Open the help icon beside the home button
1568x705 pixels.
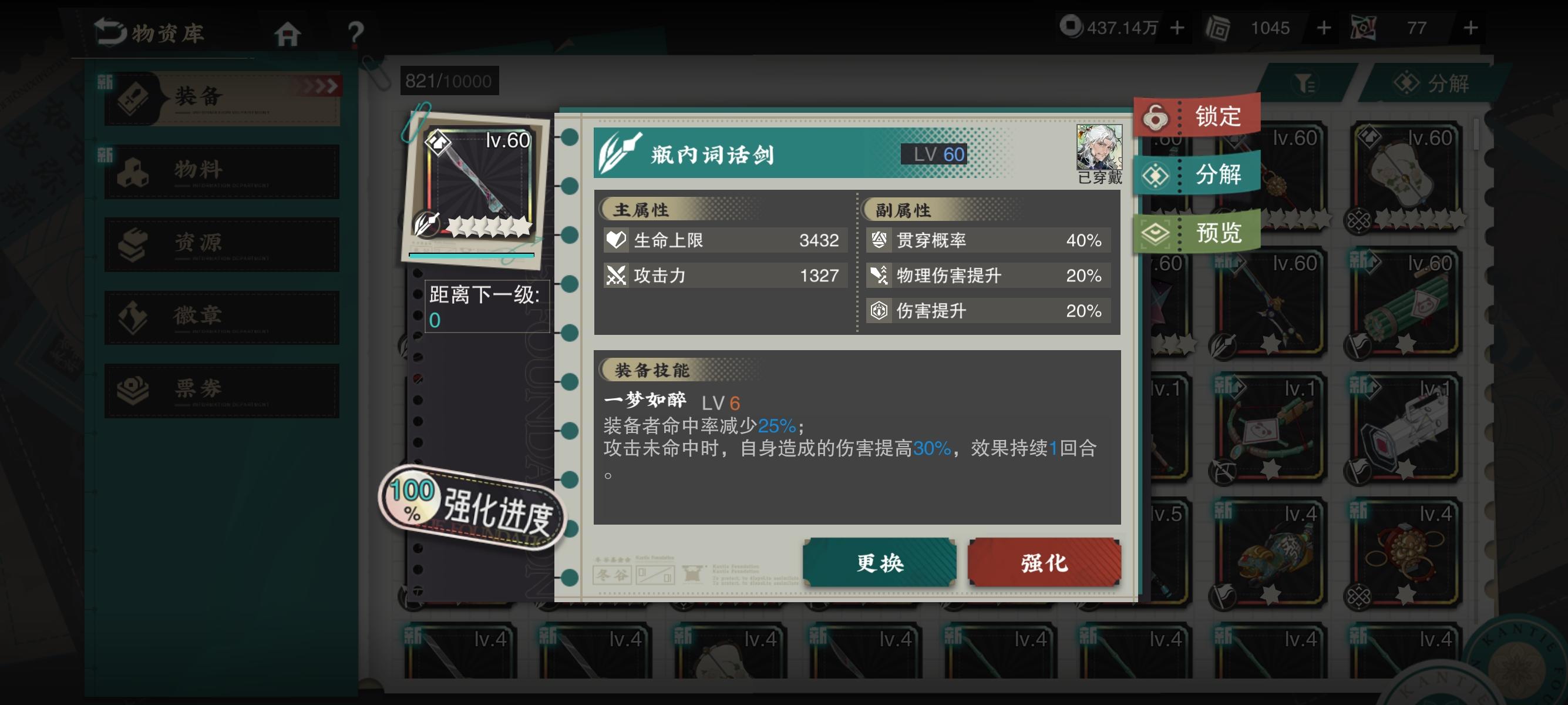(x=356, y=33)
